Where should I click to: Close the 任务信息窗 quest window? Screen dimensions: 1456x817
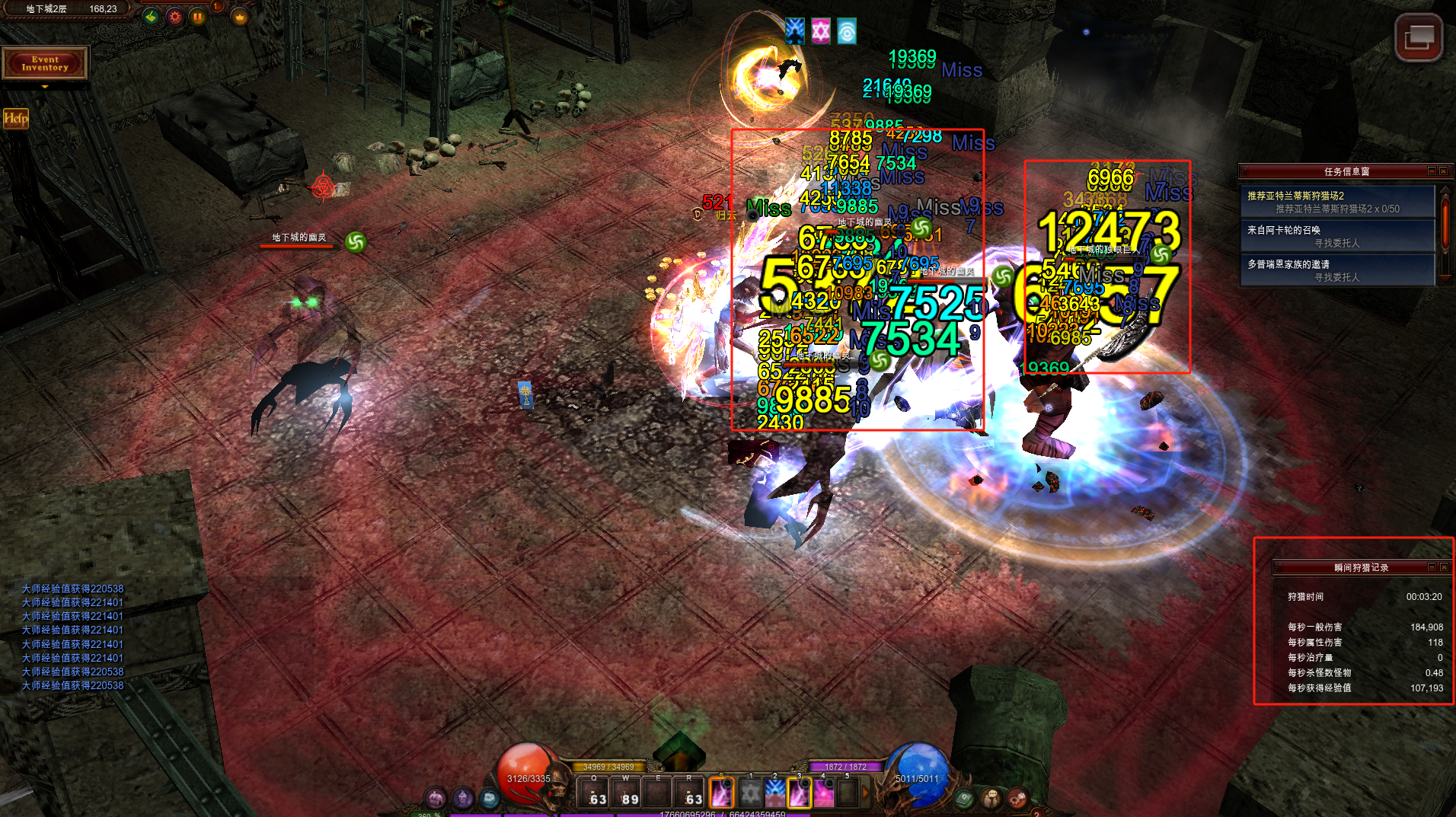[x=1443, y=171]
